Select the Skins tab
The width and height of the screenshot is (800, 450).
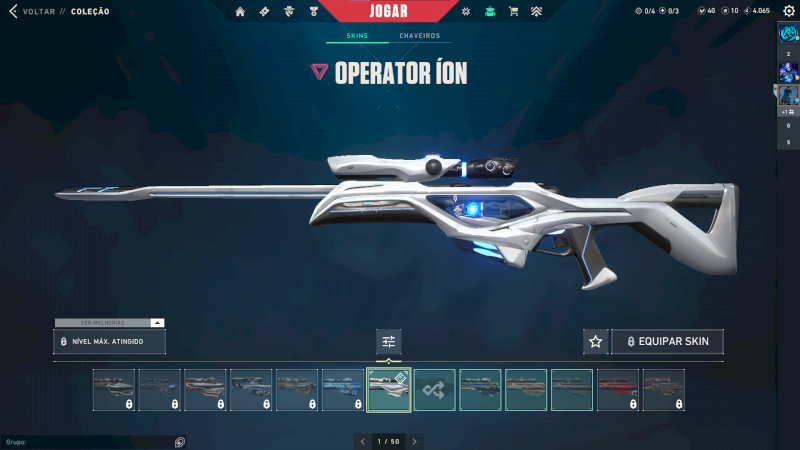tap(357, 36)
